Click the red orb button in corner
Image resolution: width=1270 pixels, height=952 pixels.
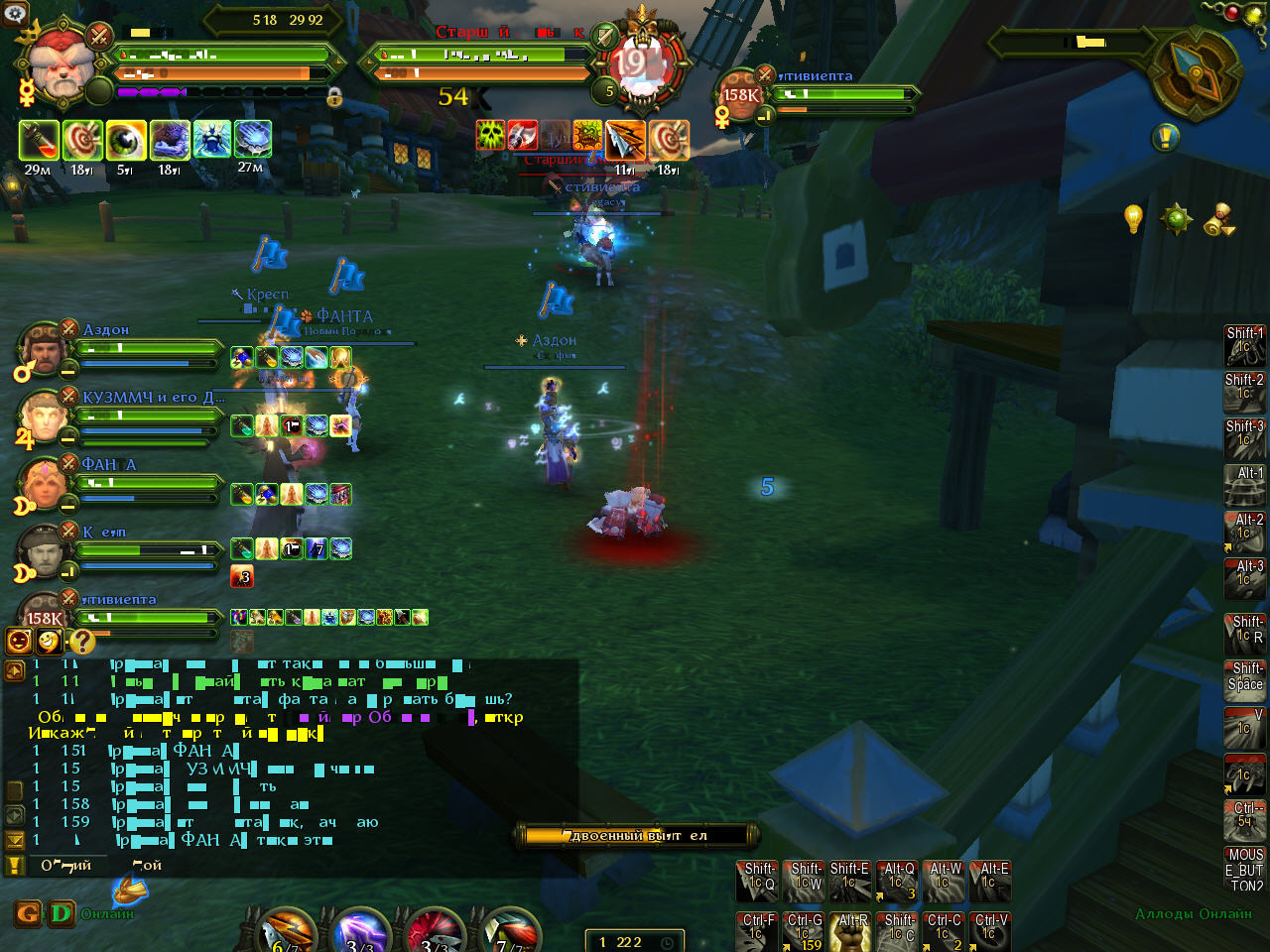[1232, 13]
